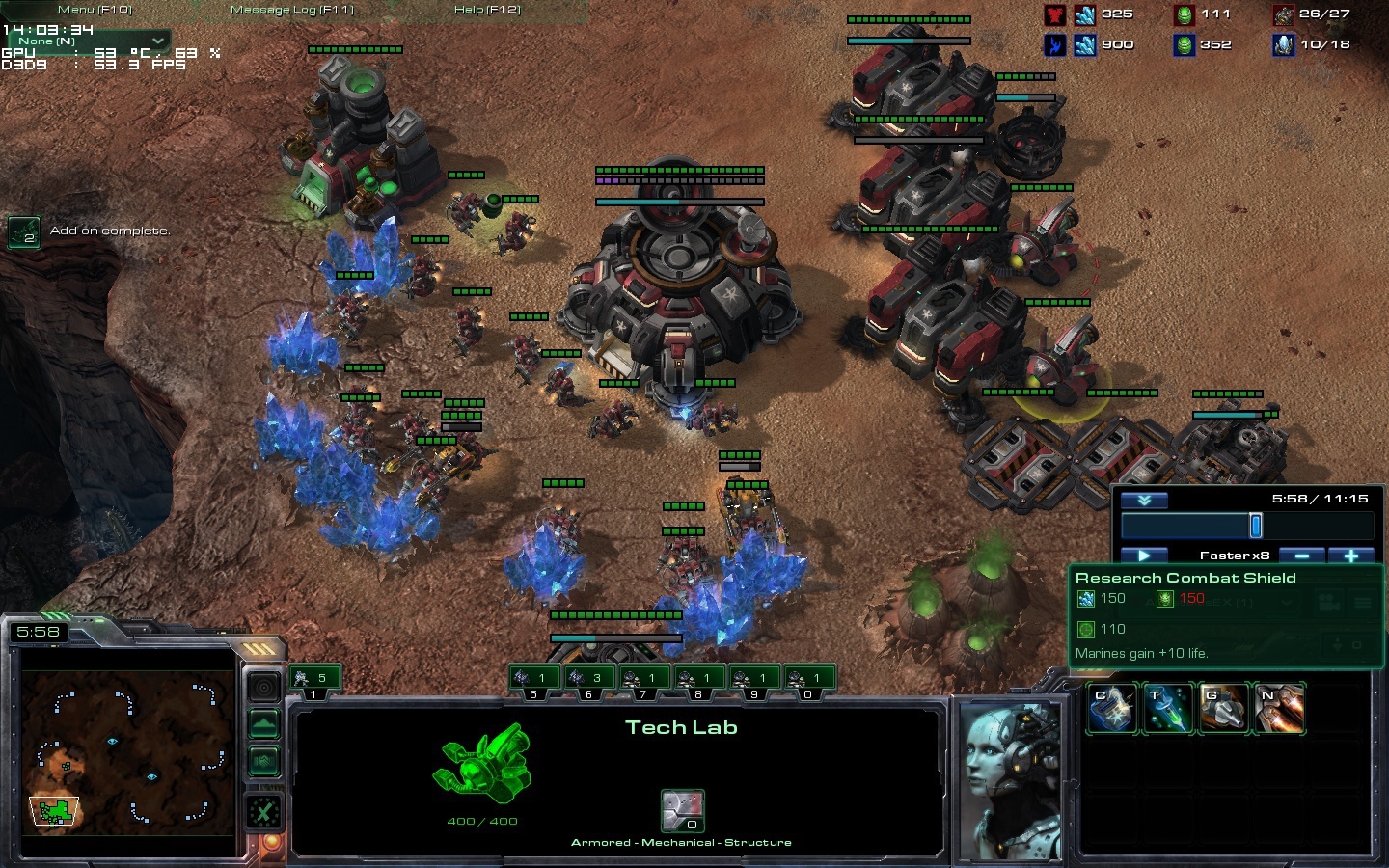Open the Help [F12] menu
This screenshot has height=868, width=1389.
[x=487, y=10]
